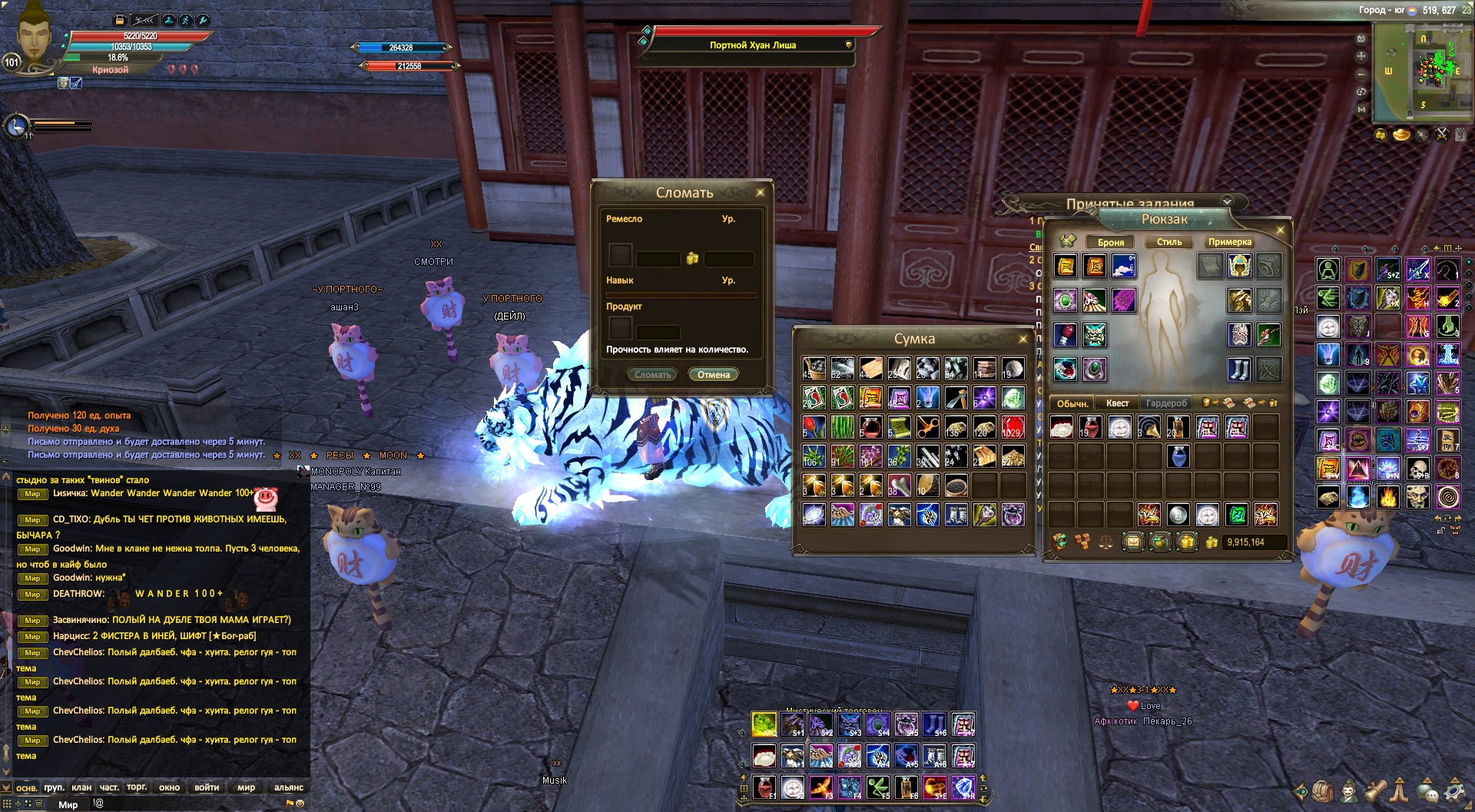Screen dimensions: 1475x812
Task: Select the blue potion flask in Рюкзак
Action: 1178,456
